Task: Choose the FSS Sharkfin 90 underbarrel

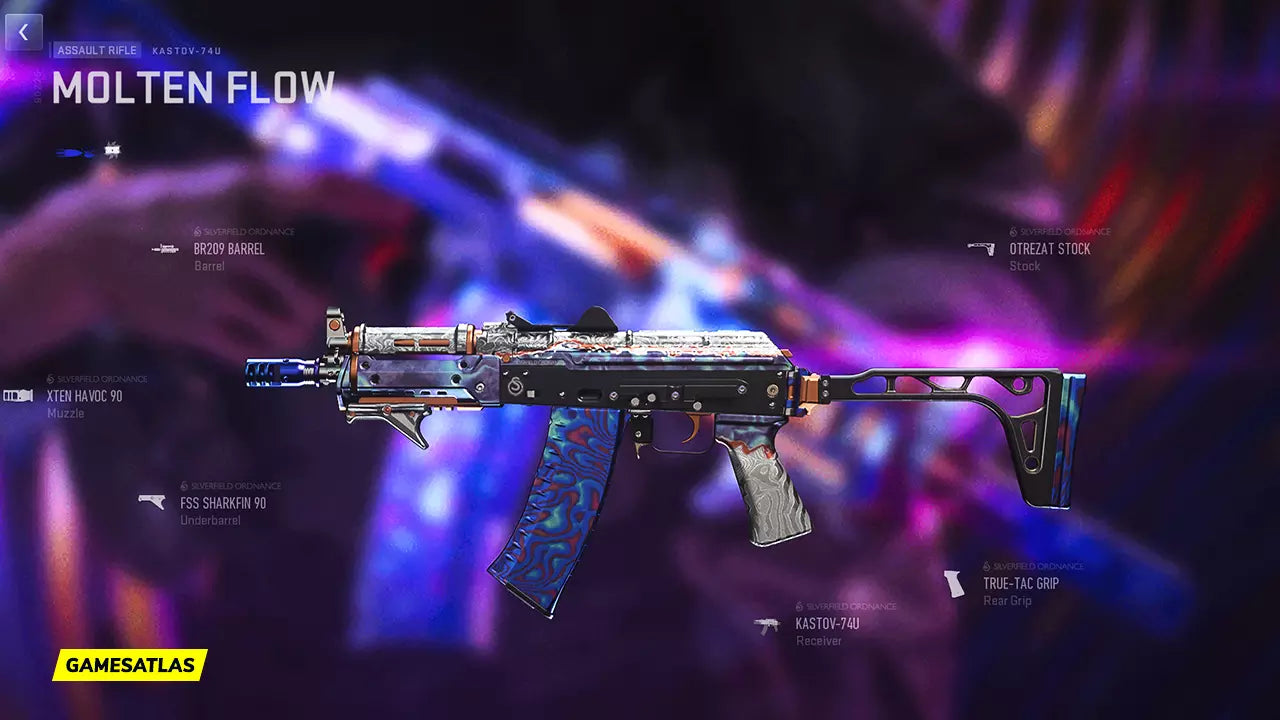Action: click(x=222, y=503)
